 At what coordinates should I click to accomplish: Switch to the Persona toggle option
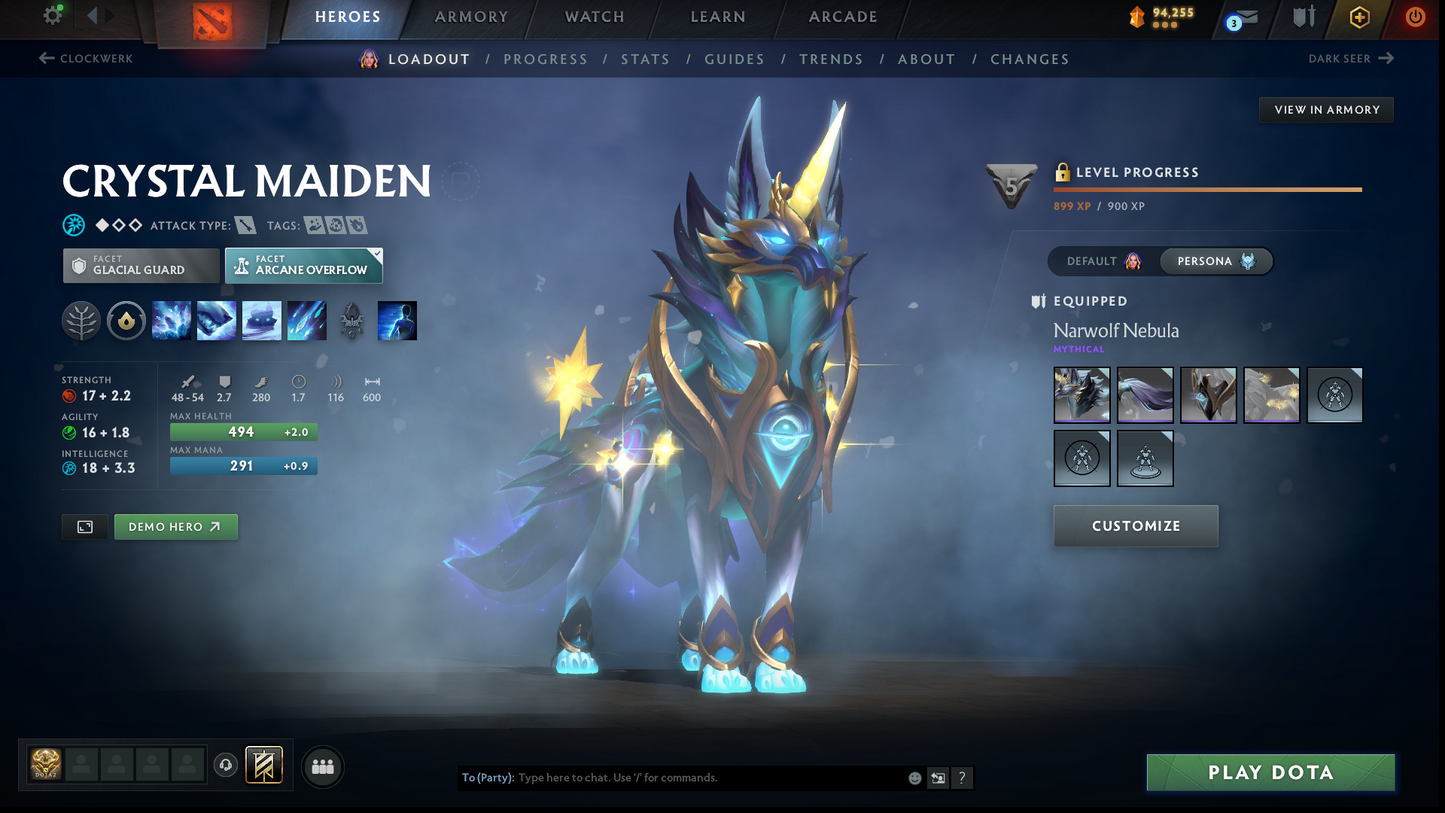point(1216,261)
